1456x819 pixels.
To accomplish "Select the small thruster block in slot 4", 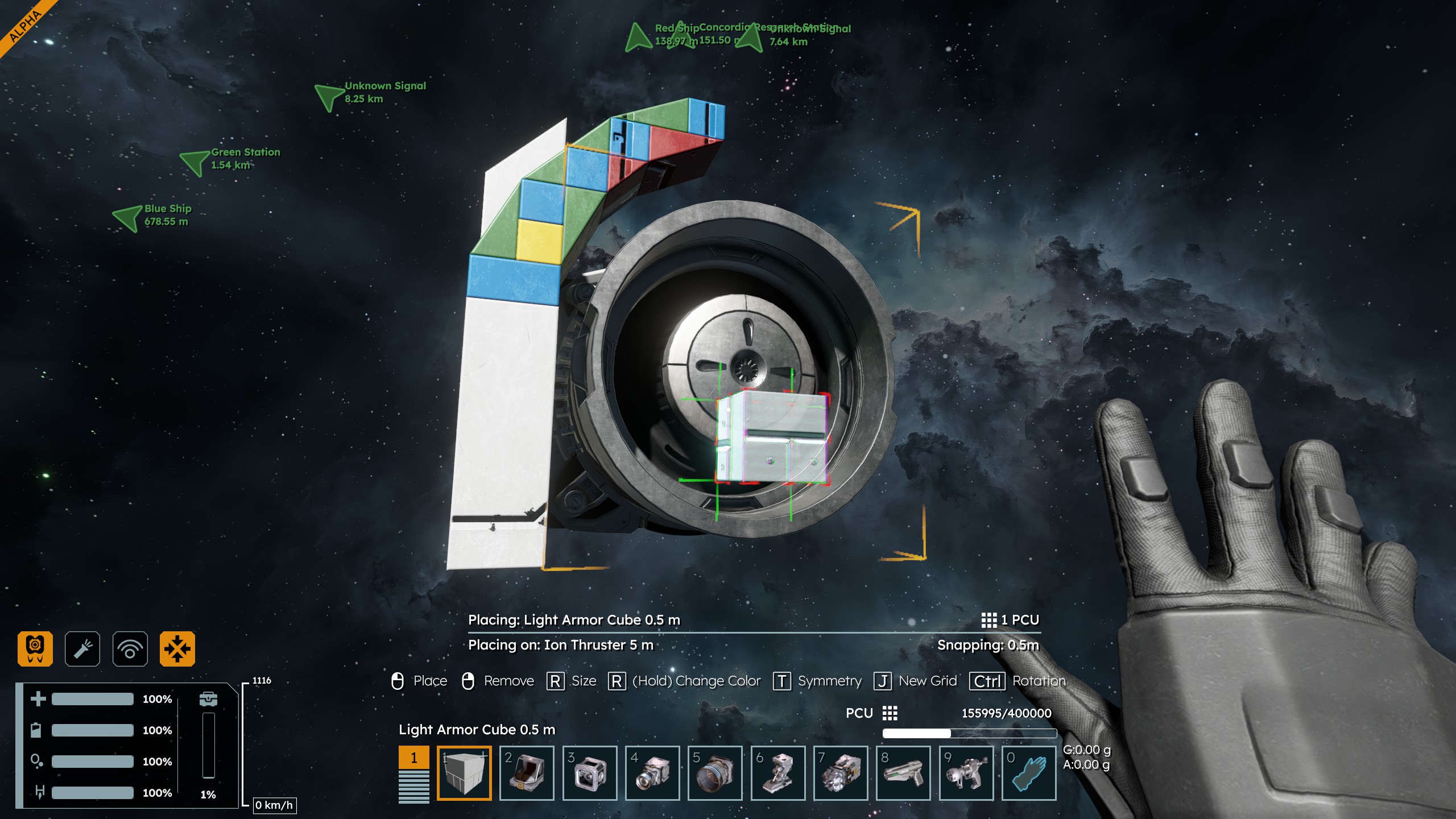I will [x=652, y=773].
